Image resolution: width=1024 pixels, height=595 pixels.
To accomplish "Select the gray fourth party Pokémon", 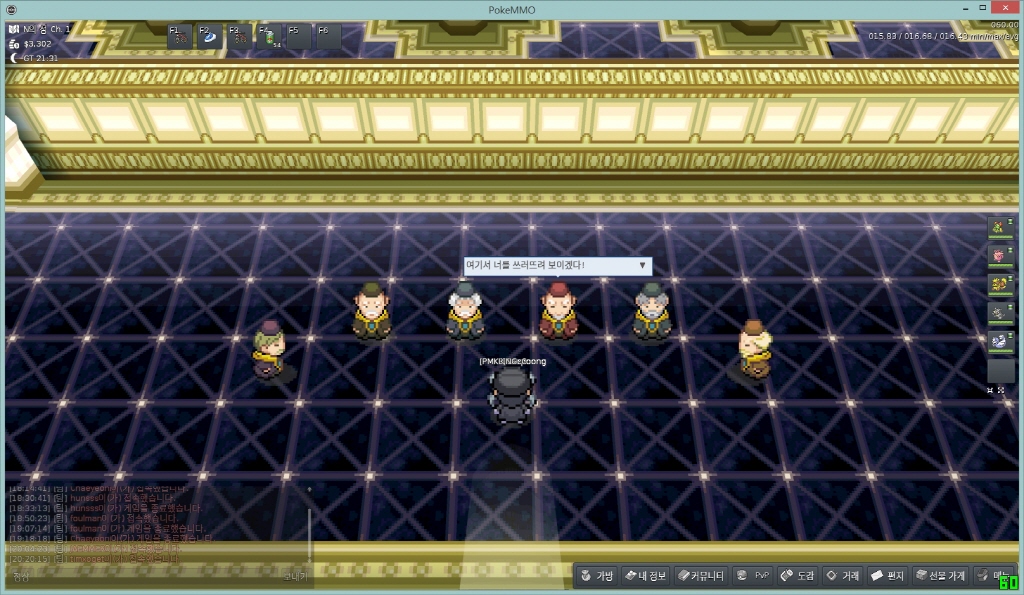I will [x=1000, y=313].
